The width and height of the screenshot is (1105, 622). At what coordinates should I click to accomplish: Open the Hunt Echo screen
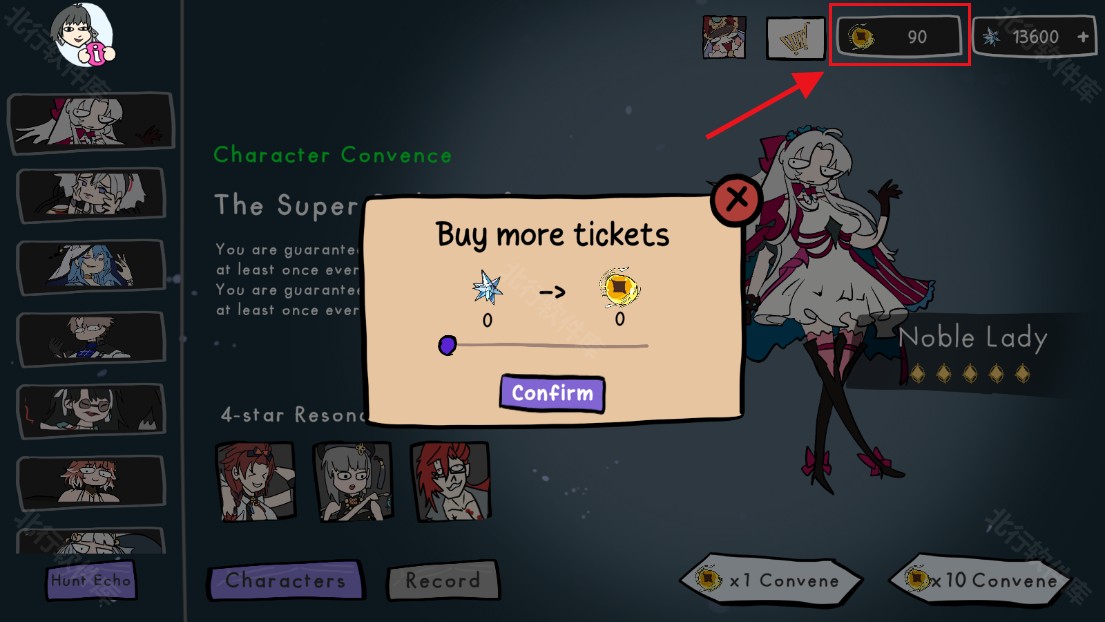(90, 581)
